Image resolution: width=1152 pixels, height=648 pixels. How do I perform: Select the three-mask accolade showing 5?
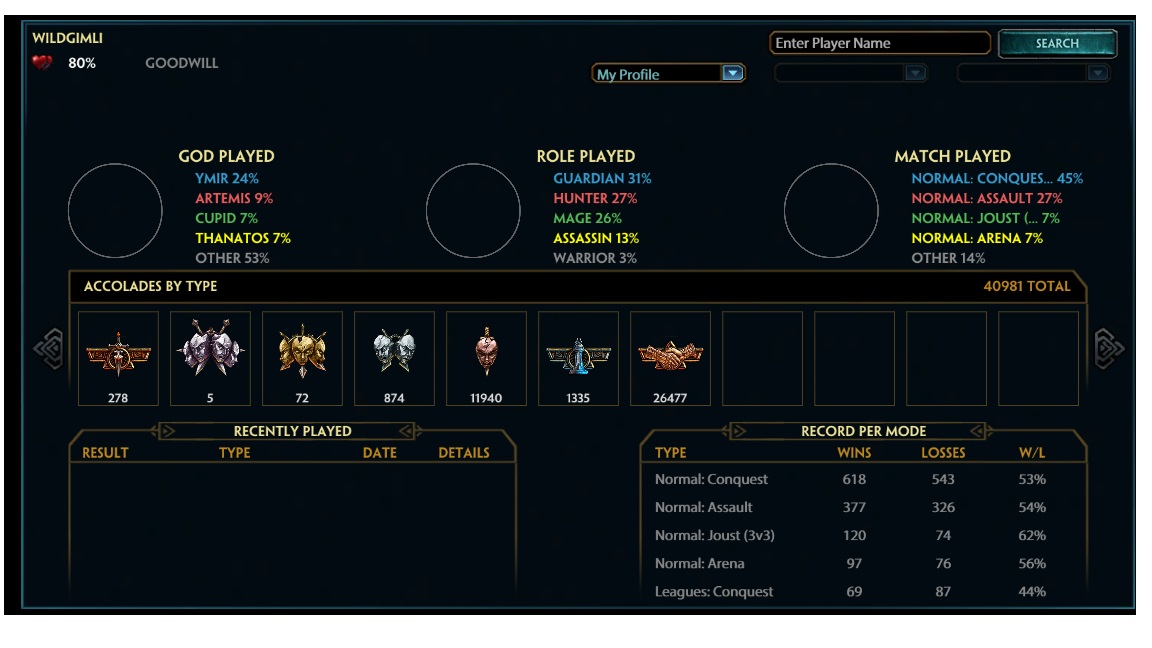coord(210,358)
